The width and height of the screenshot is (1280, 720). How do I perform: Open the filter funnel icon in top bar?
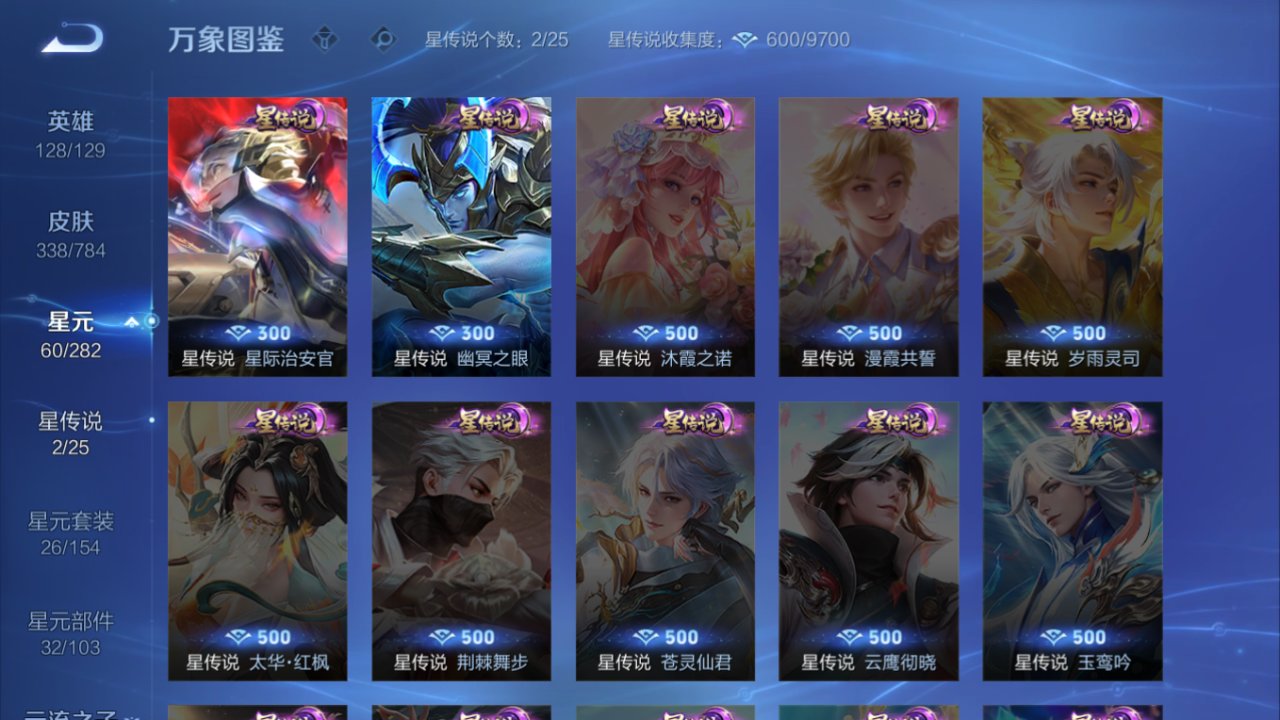(325, 40)
